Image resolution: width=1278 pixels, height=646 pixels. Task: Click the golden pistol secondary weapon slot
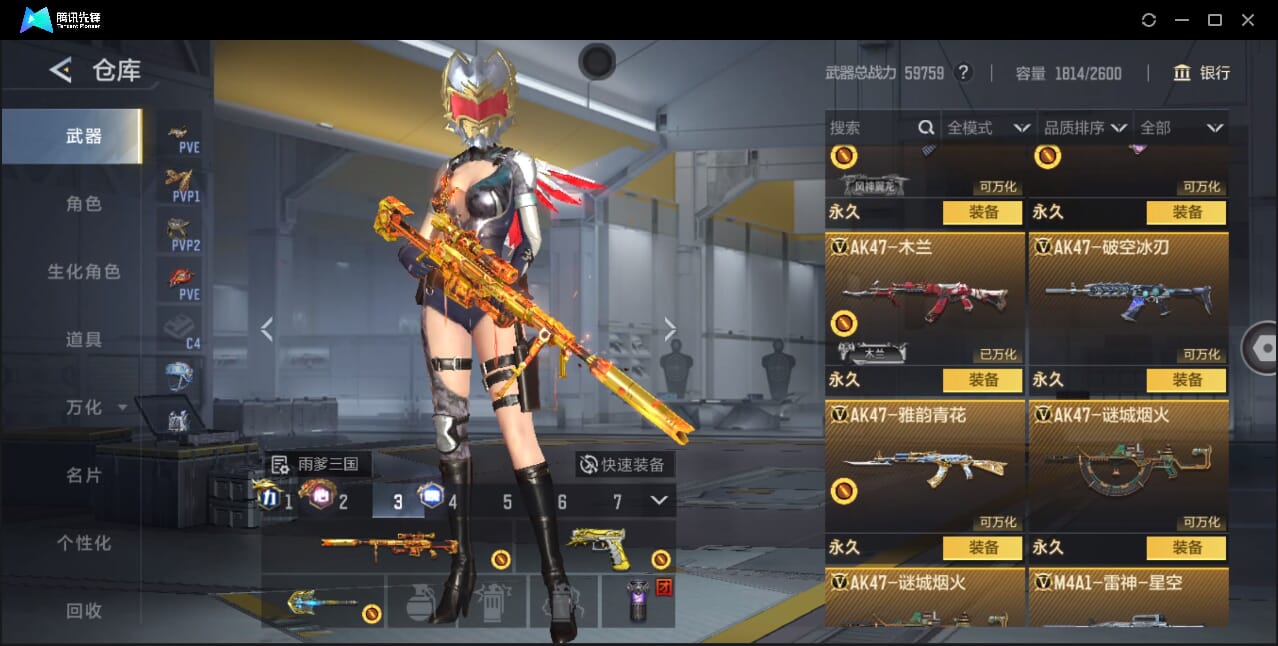597,547
